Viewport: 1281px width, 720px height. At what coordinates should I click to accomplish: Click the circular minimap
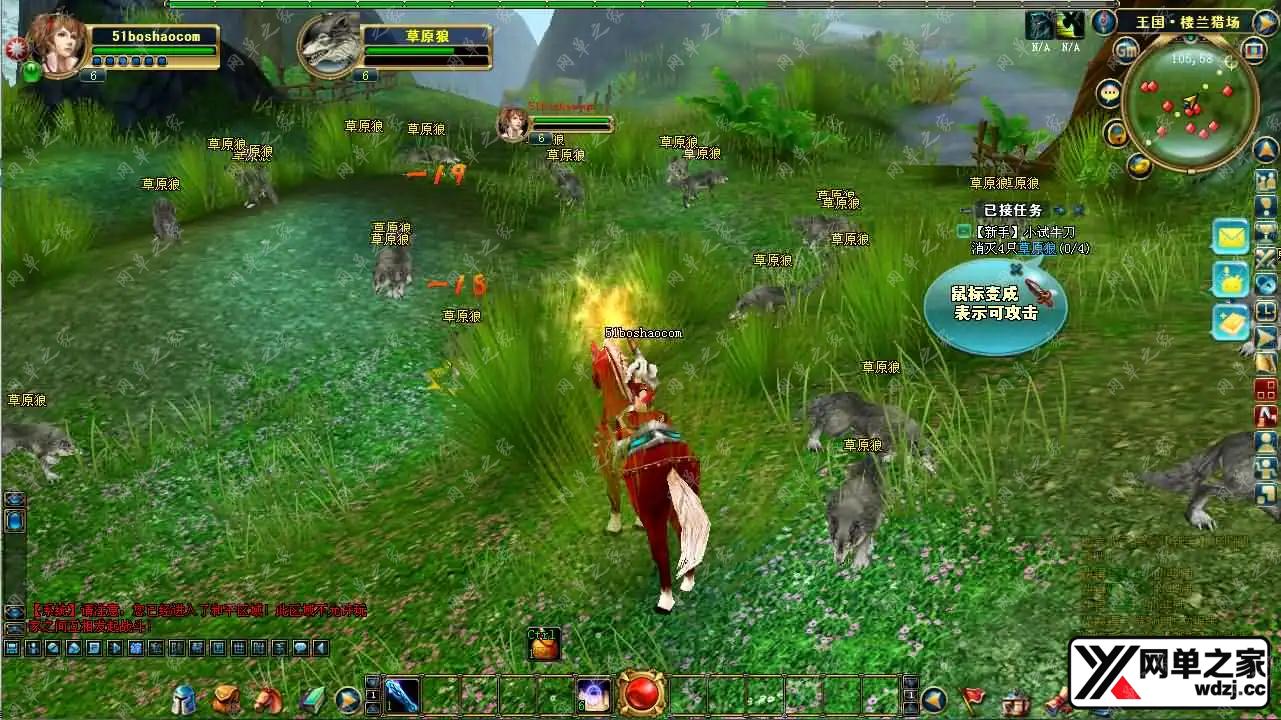point(1190,103)
